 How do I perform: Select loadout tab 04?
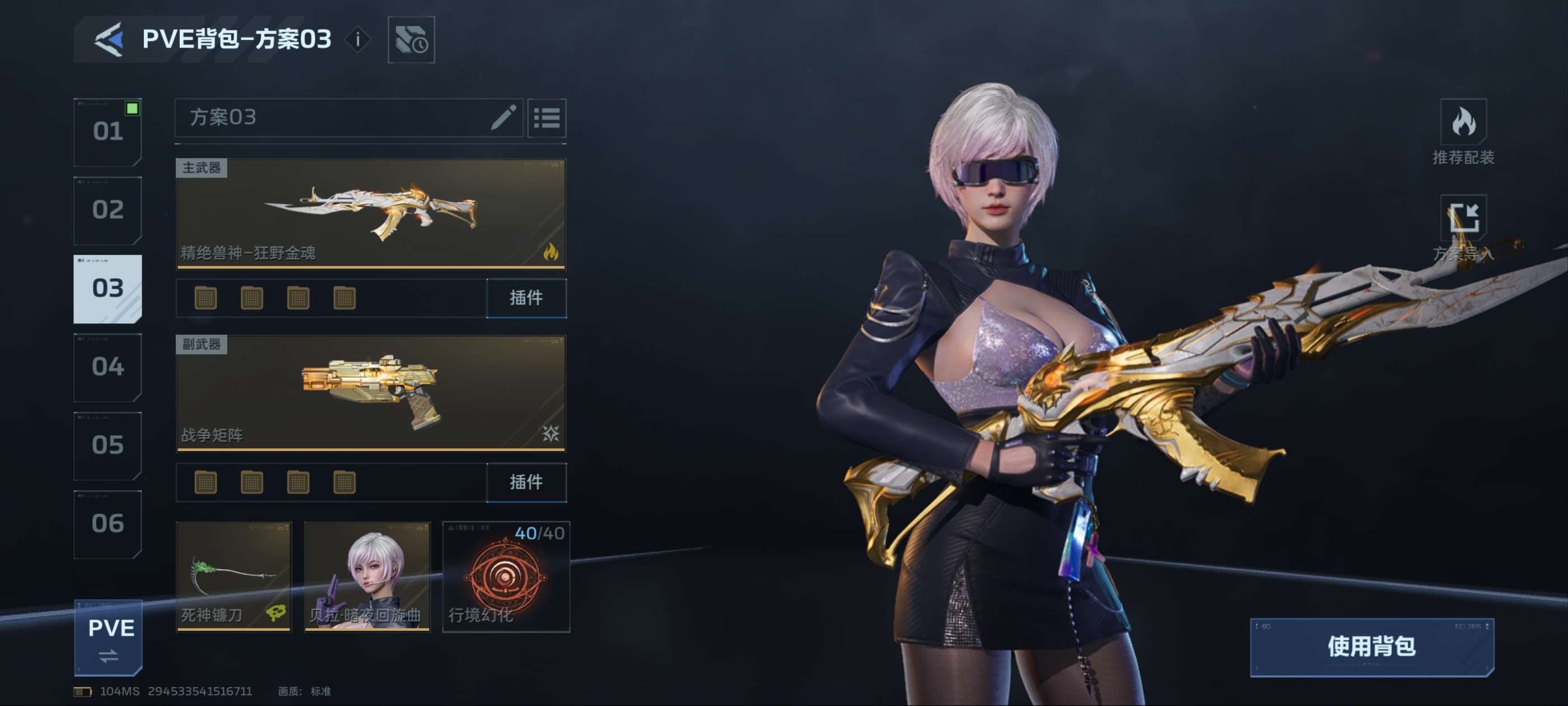point(108,366)
